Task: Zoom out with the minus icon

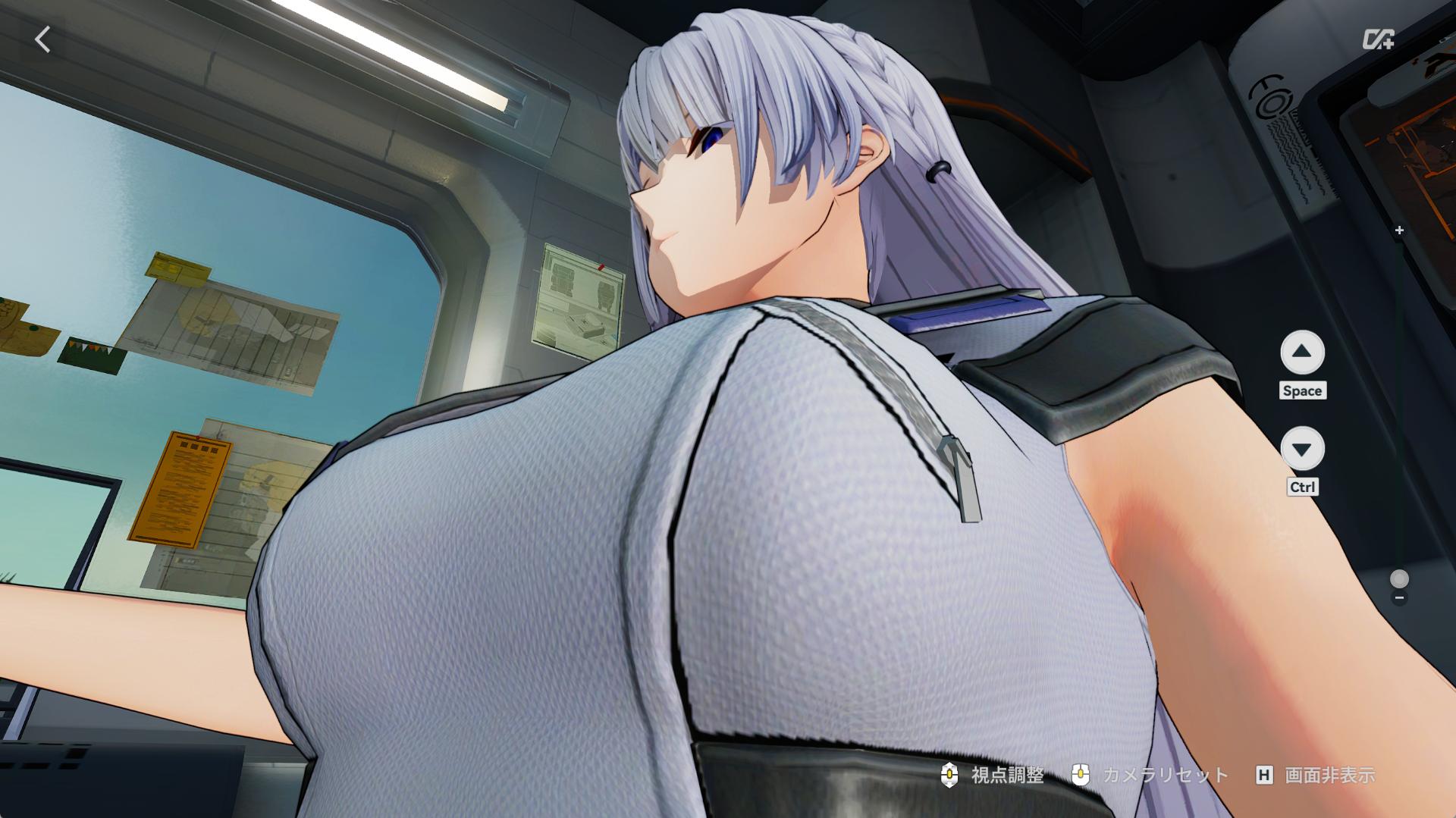Action: click(x=1399, y=597)
